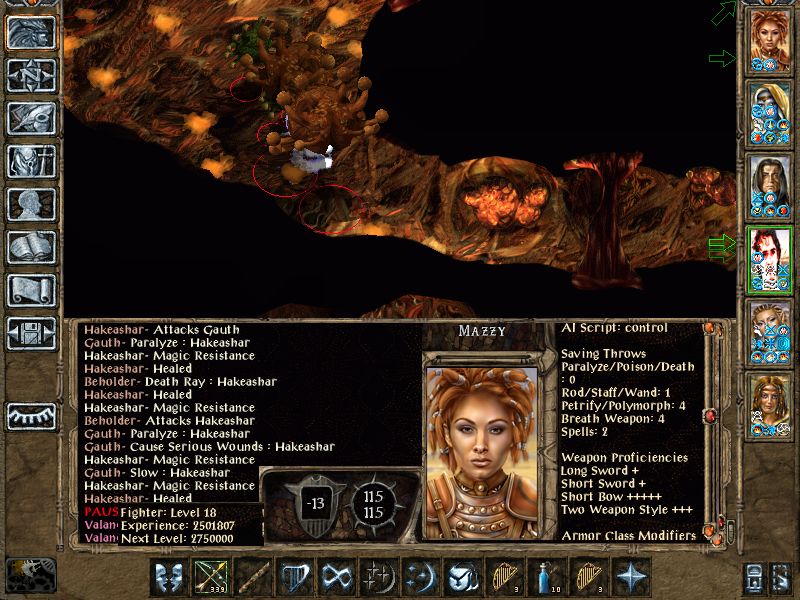
Task: Select the bottom auburn-haired woman's portrait
Action: (x=770, y=405)
